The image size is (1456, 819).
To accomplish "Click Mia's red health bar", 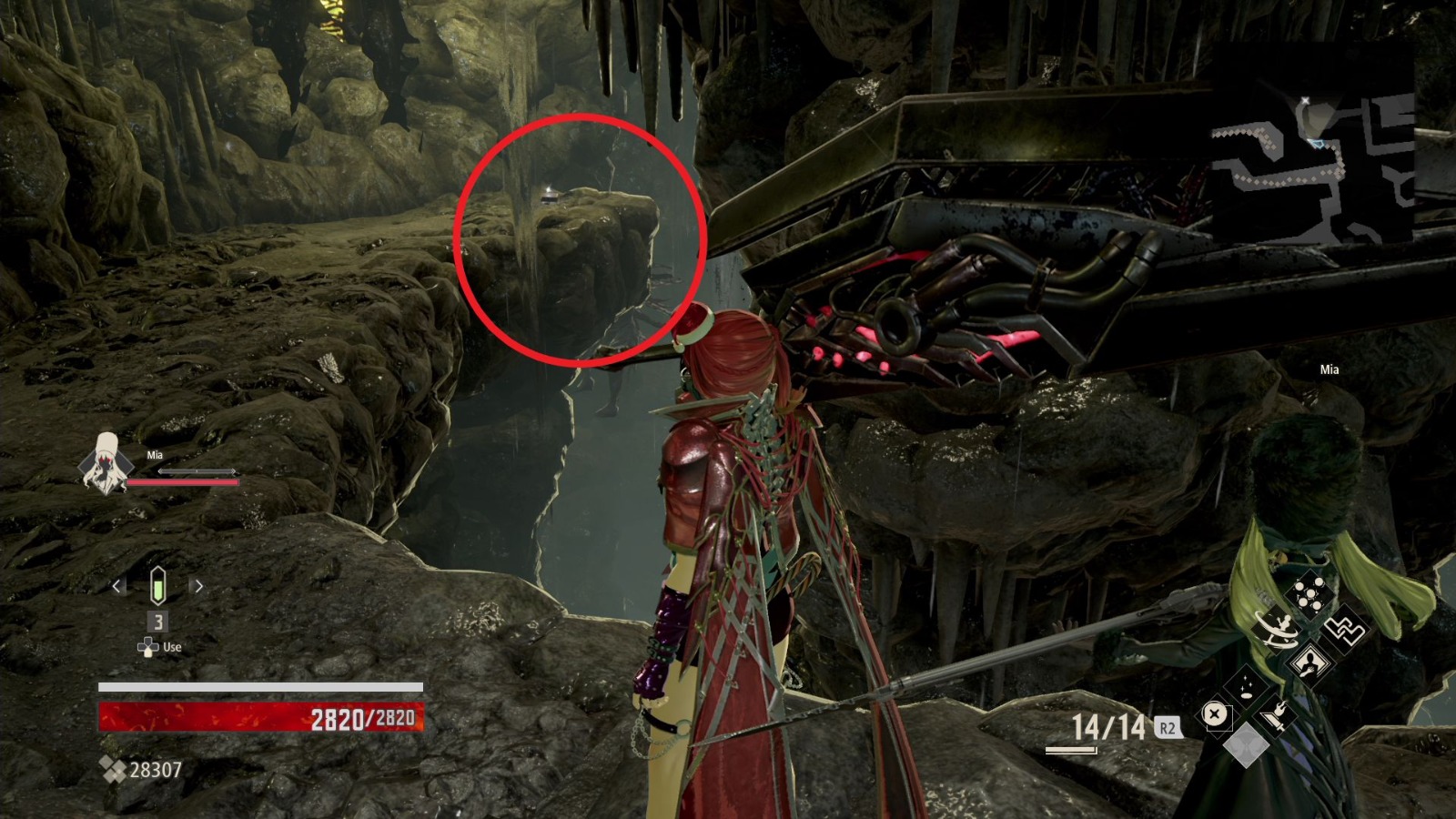I will pos(182,480).
